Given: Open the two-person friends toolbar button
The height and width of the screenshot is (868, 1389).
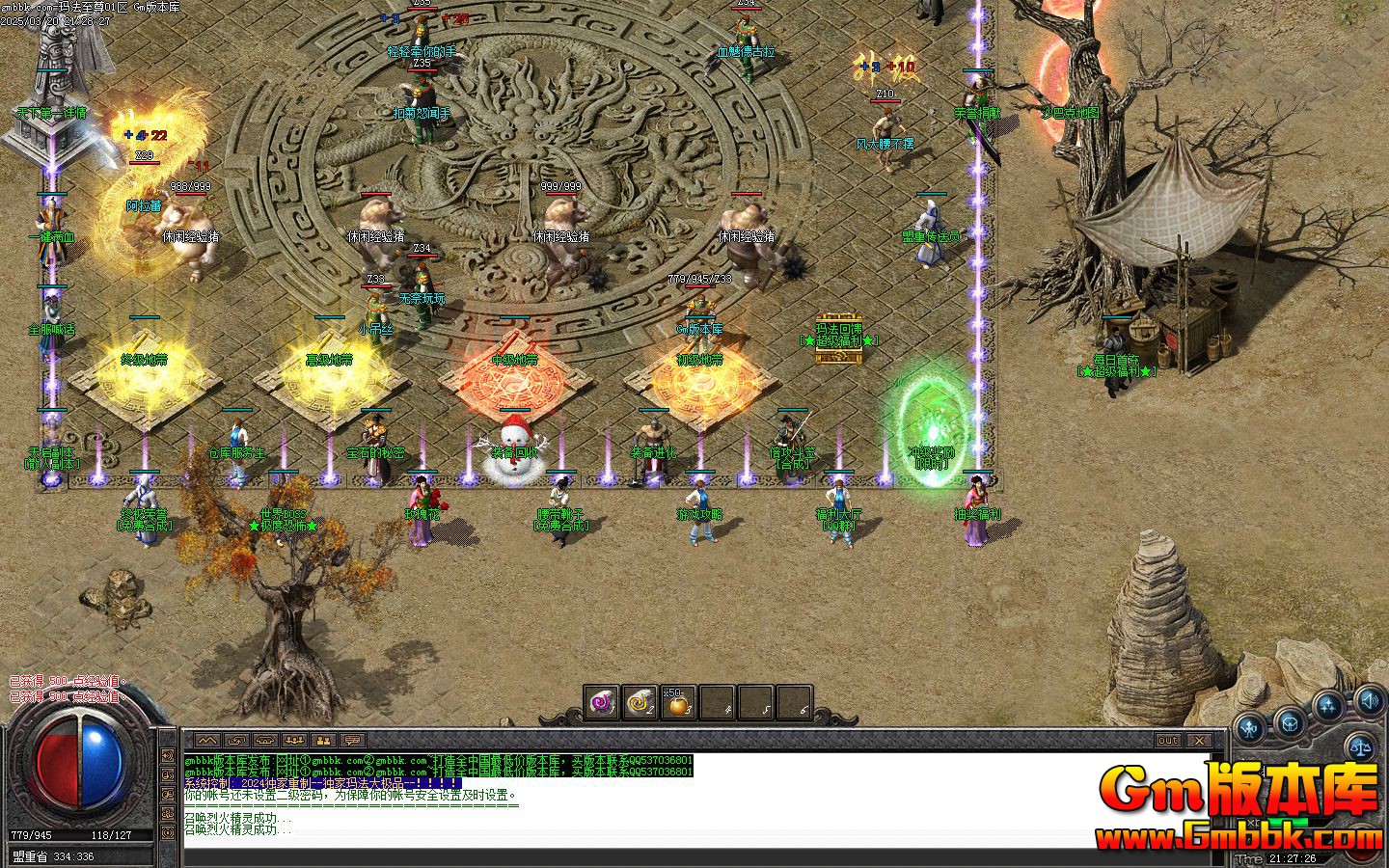Looking at the screenshot, I should (x=324, y=740).
